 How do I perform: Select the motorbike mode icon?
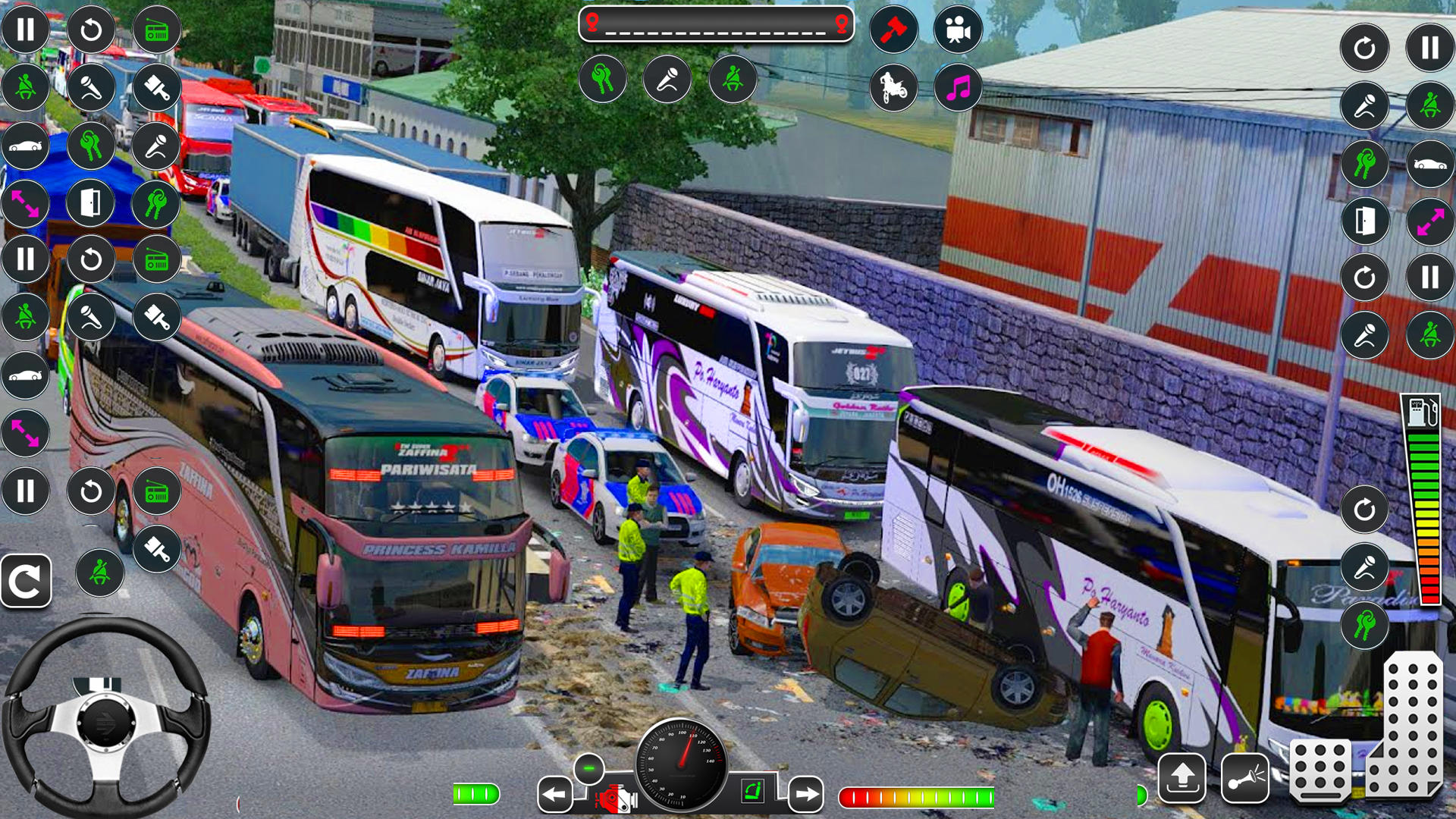892,89
